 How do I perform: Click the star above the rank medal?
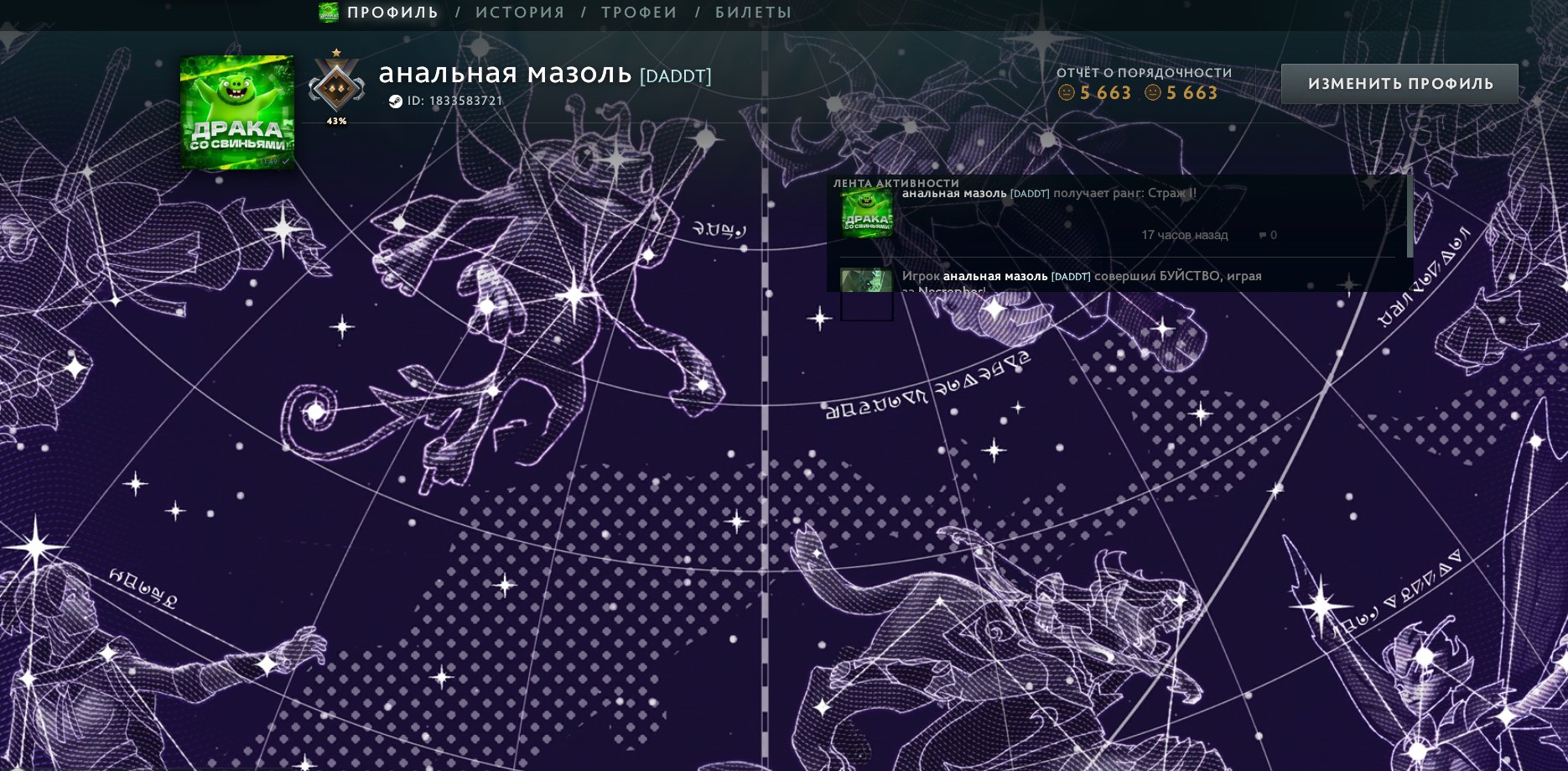(335, 52)
